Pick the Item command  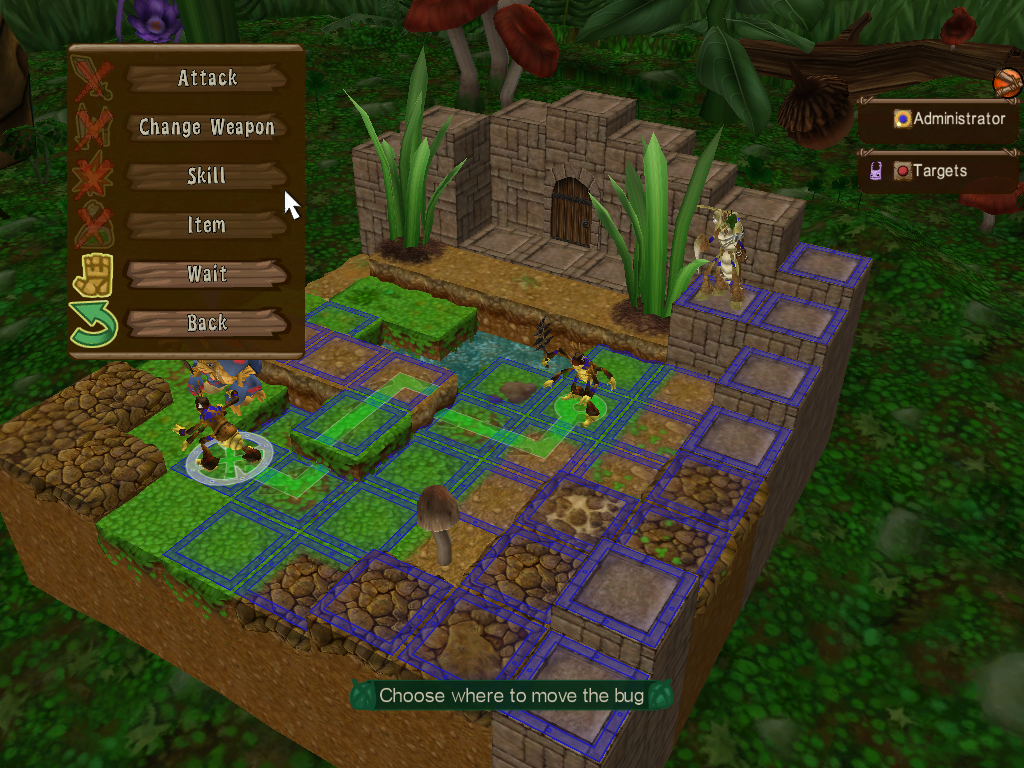click(207, 225)
